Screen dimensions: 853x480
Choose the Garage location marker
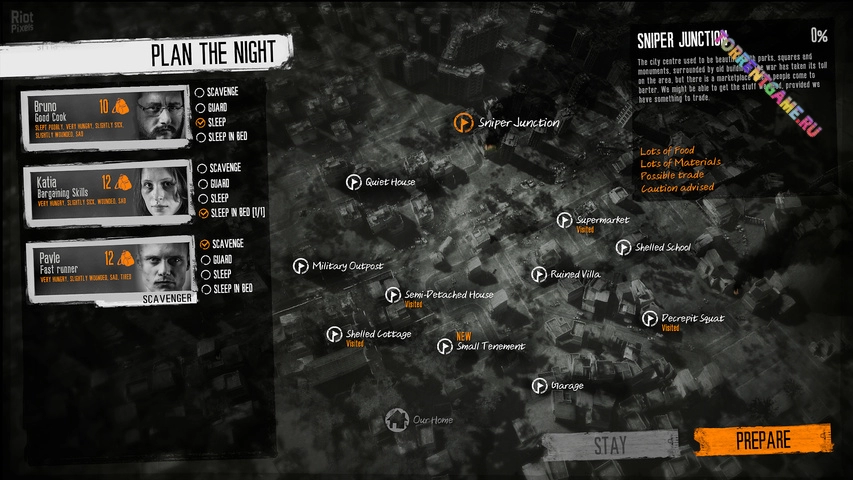click(x=539, y=385)
